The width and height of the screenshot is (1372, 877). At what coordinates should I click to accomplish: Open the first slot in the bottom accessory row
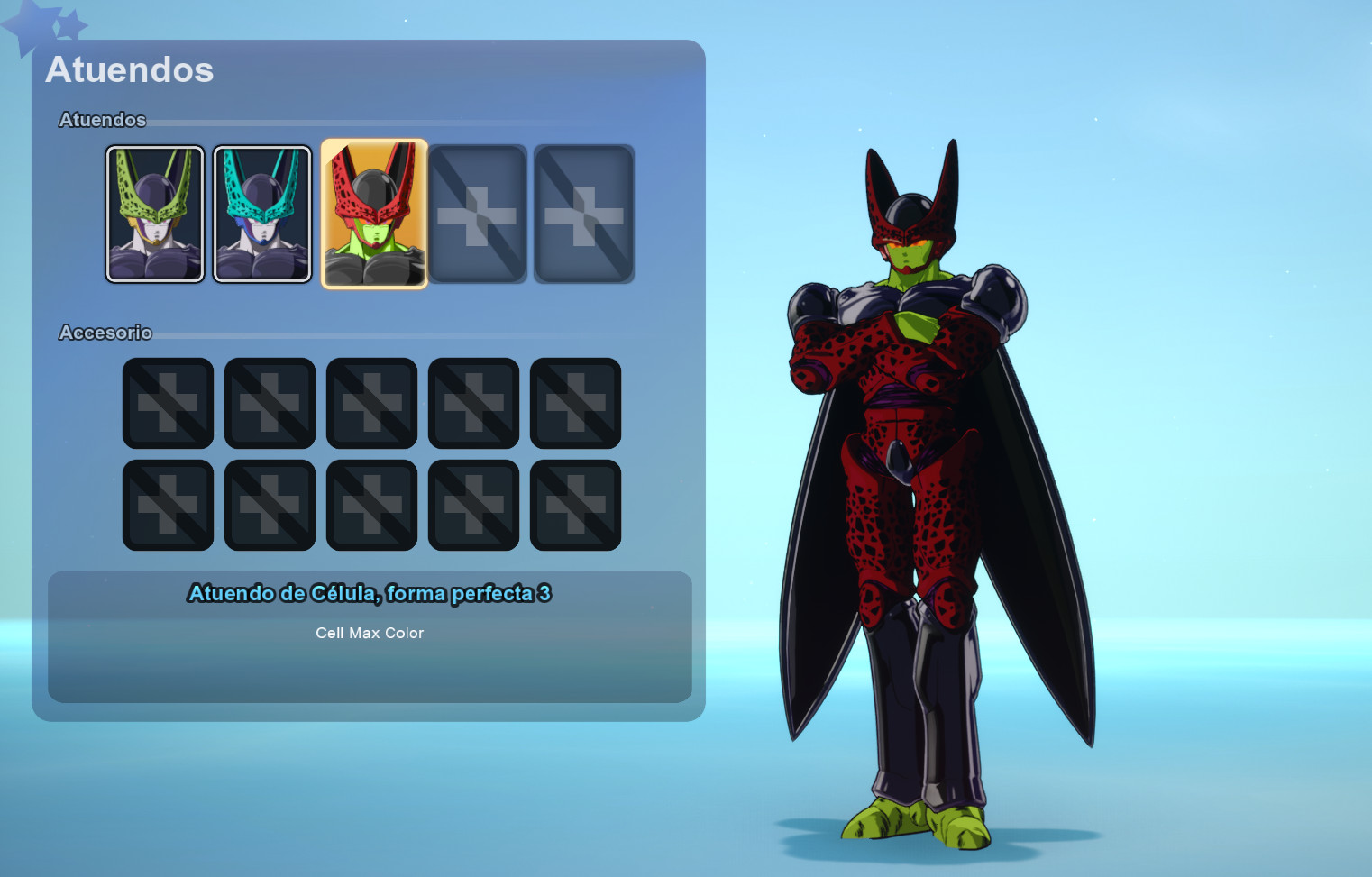[168, 504]
